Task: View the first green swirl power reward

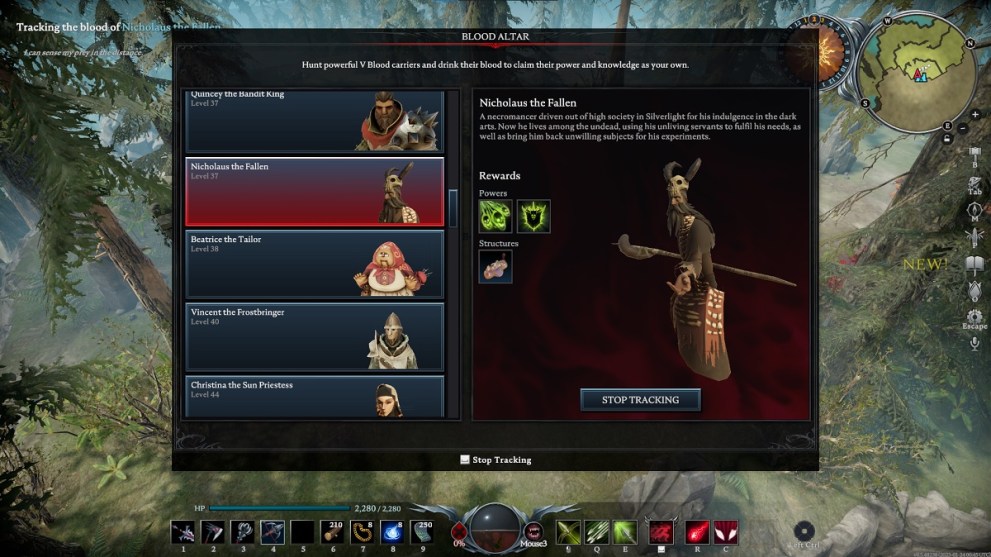Action: (495, 216)
